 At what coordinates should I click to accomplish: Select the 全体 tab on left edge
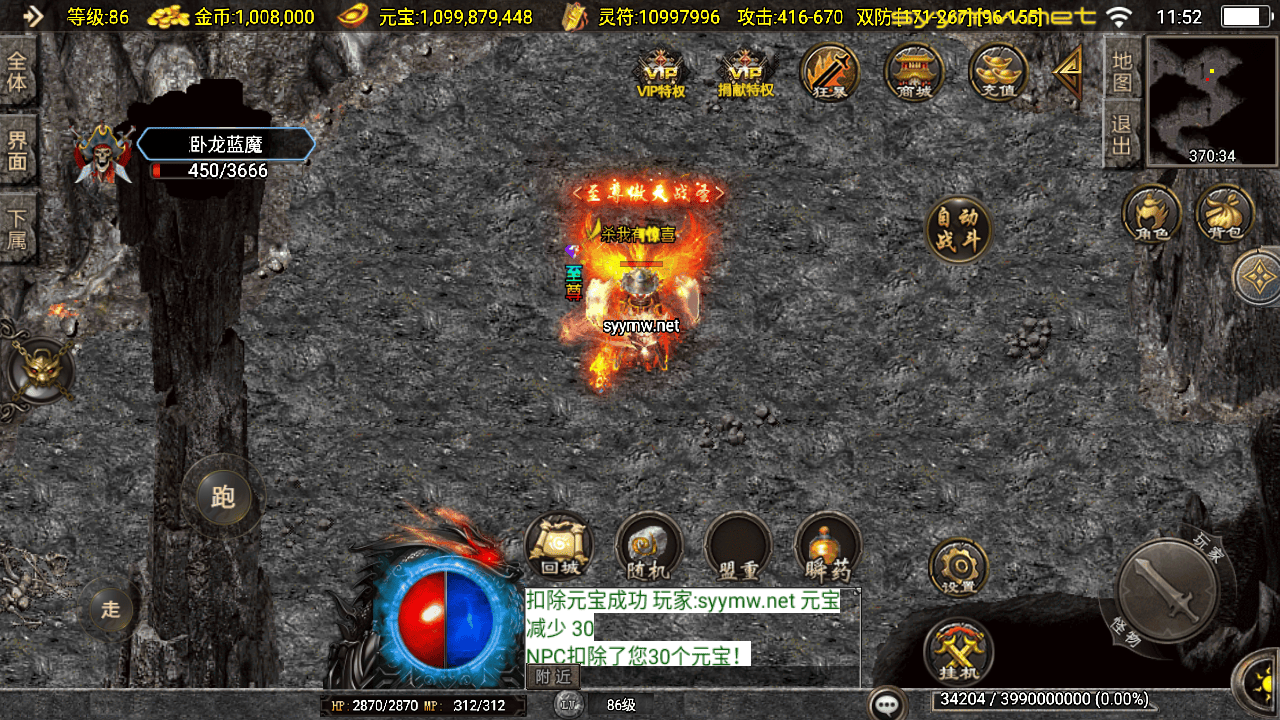click(17, 71)
